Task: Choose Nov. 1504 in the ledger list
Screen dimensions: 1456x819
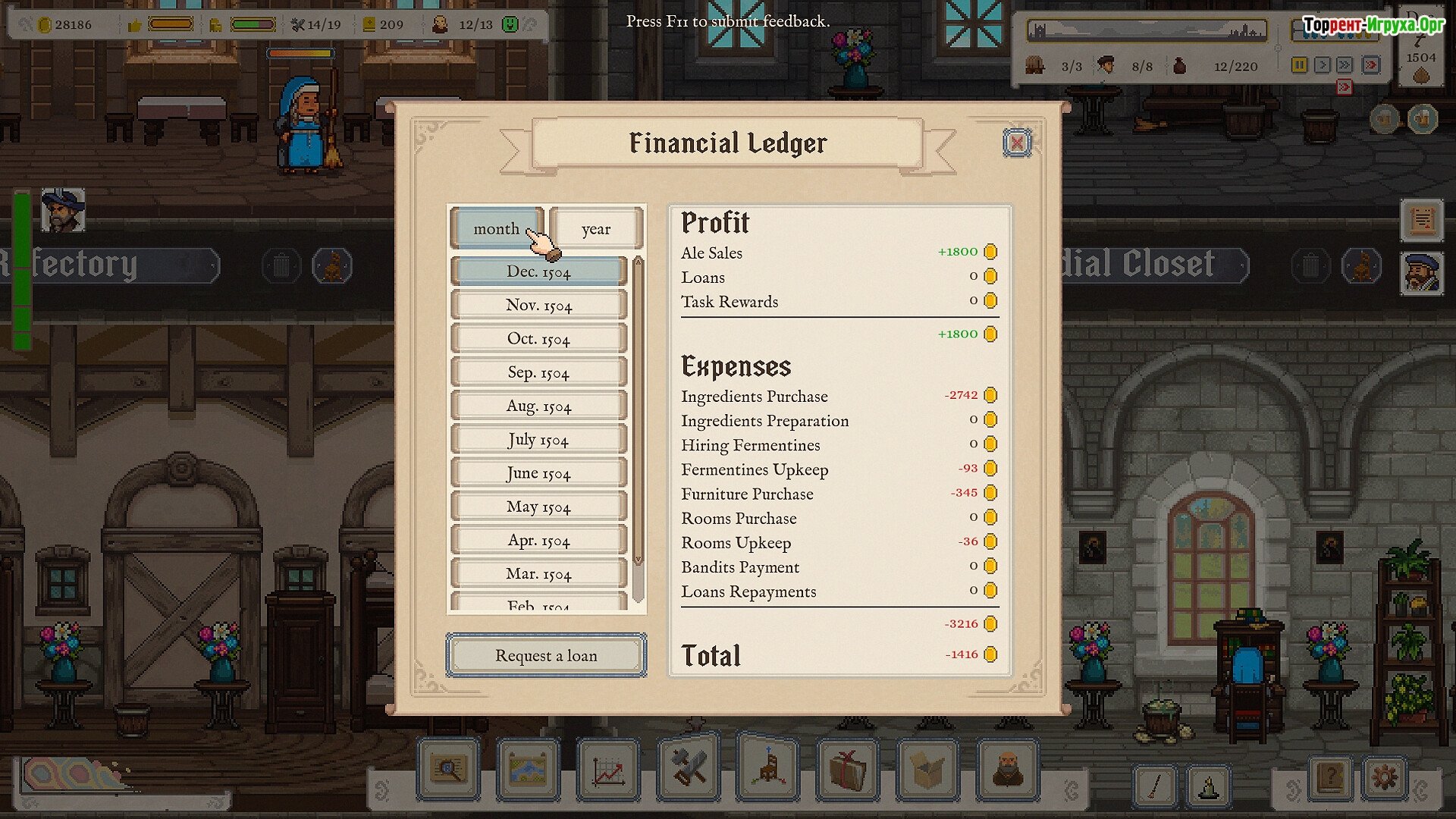Action: click(538, 306)
